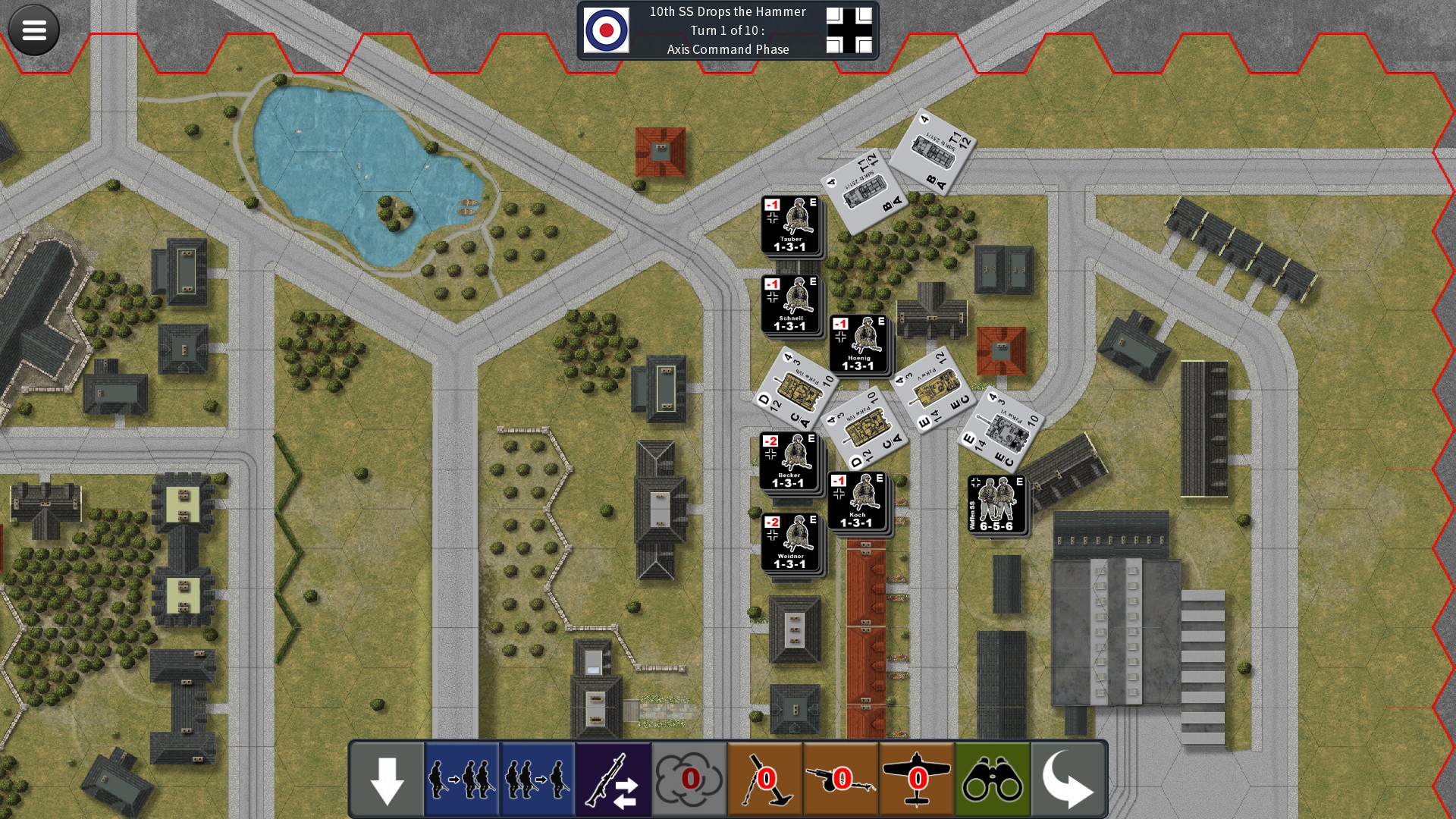1456x819 pixels.
Task: Select the Koch leader counter
Action: tap(857, 500)
